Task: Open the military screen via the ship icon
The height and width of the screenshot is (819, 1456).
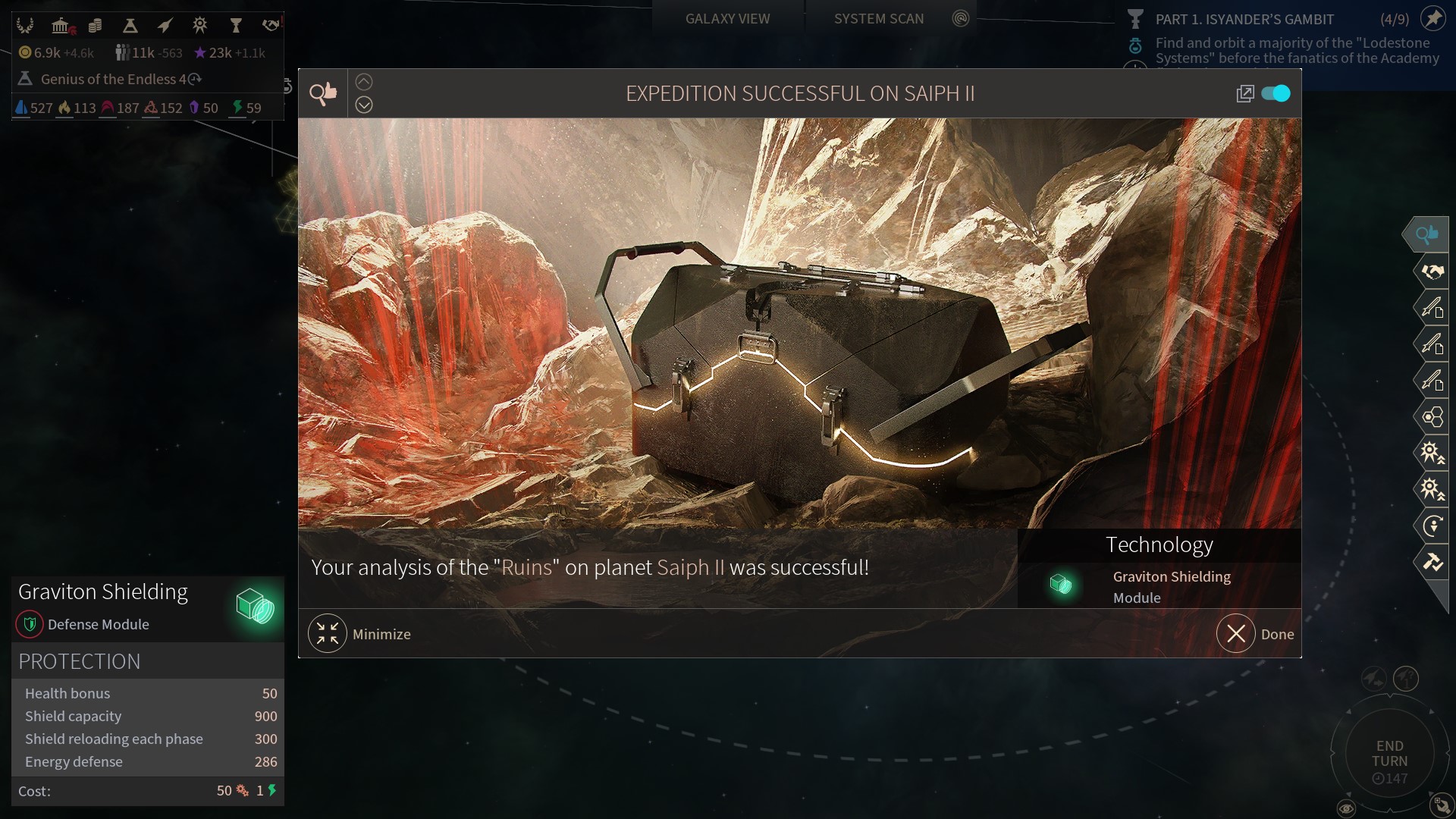Action: [165, 26]
